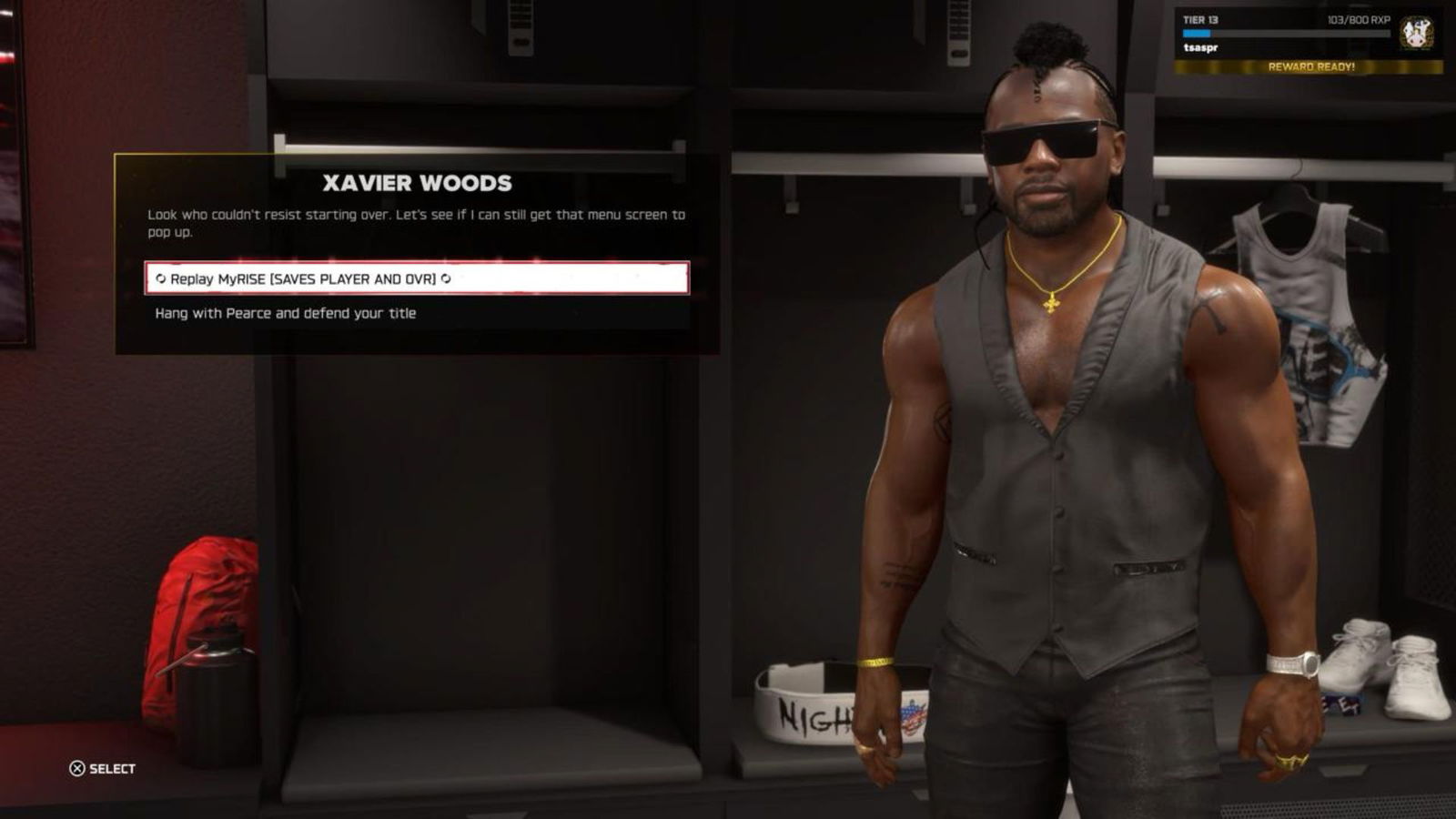Choose Replay MyRISE (Saves Player and OVR)
This screenshot has width=1456, height=819.
tap(417, 278)
